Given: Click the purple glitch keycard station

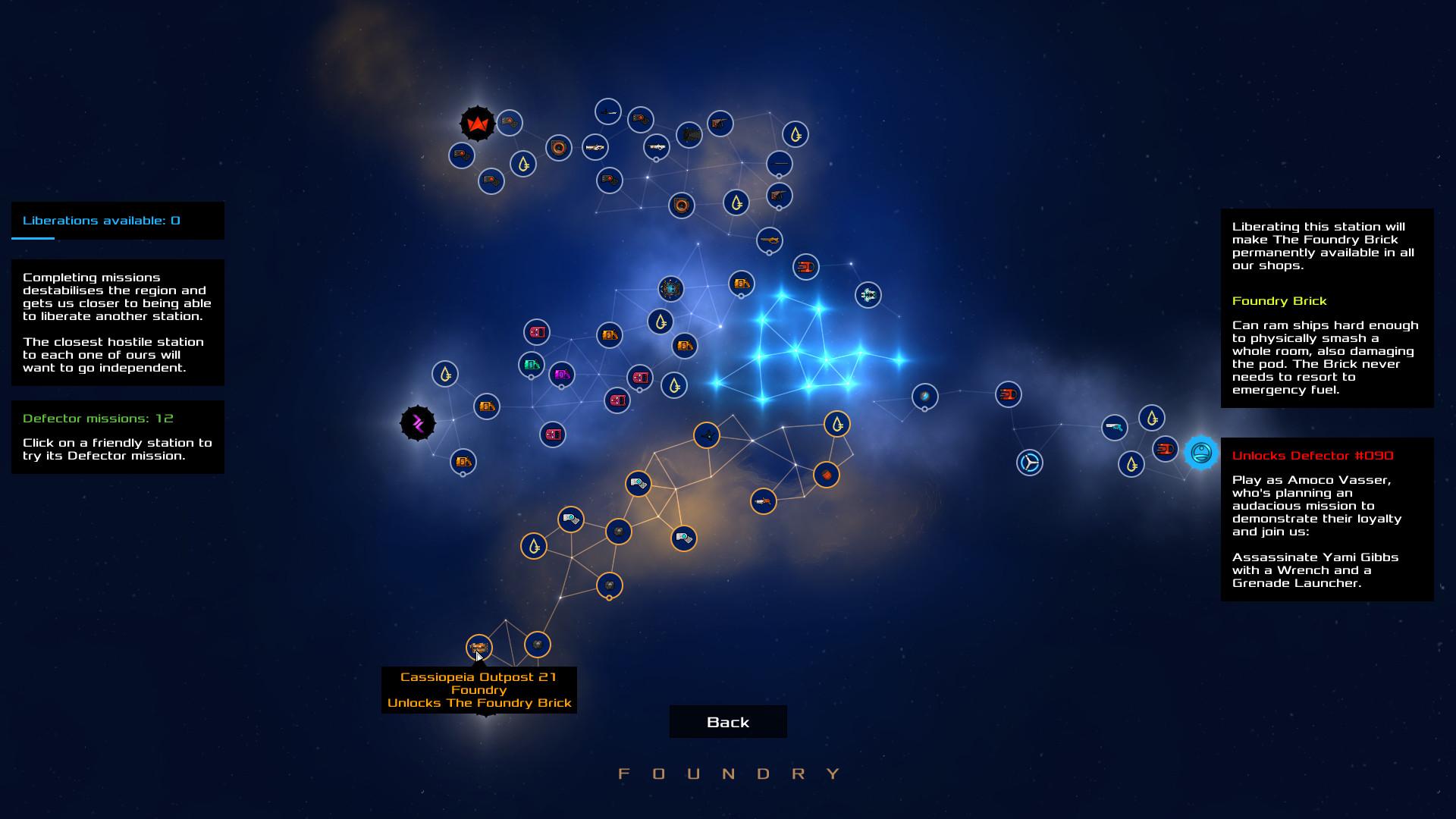Looking at the screenshot, I should (x=560, y=373).
